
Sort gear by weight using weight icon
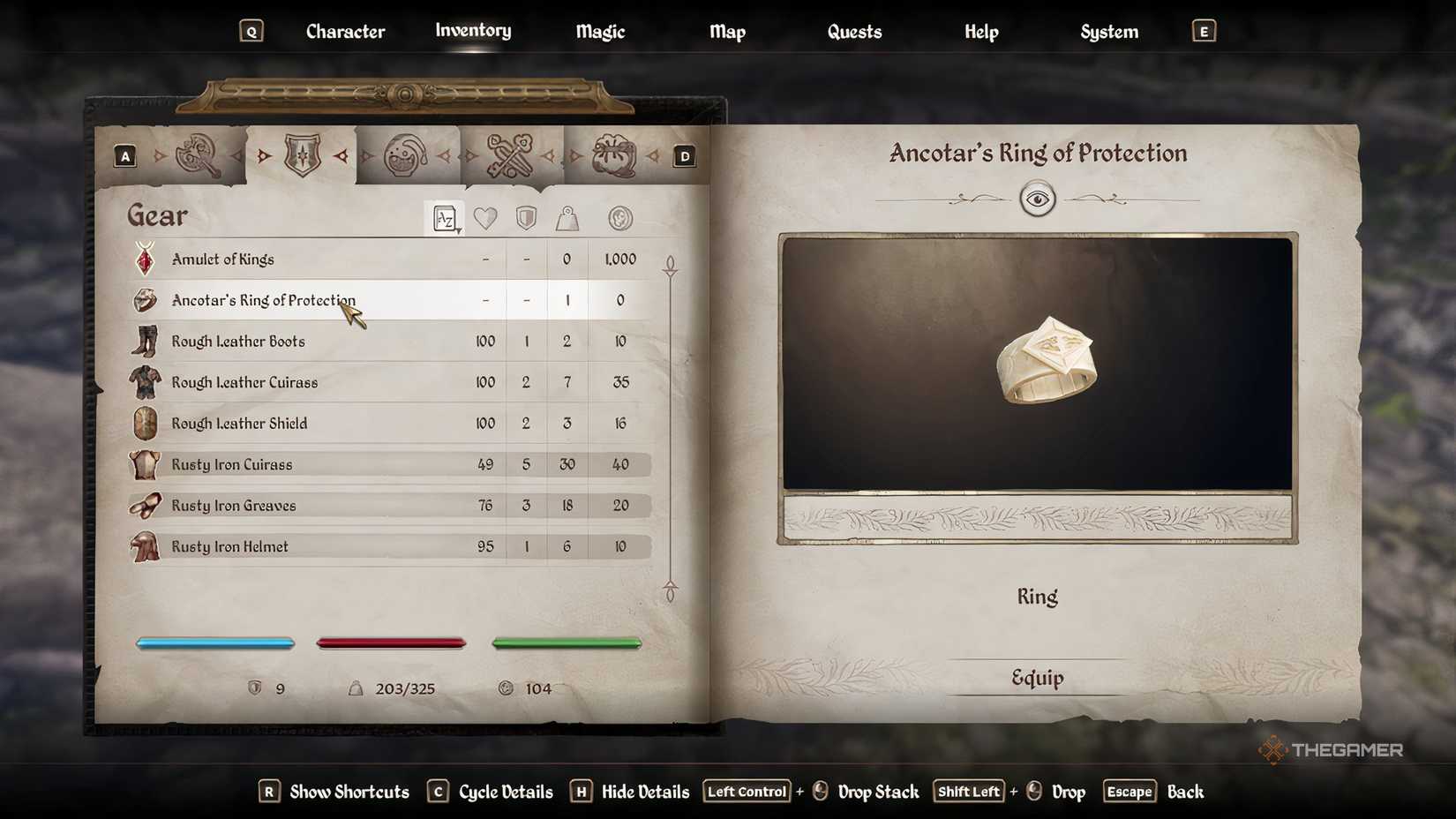(x=567, y=218)
